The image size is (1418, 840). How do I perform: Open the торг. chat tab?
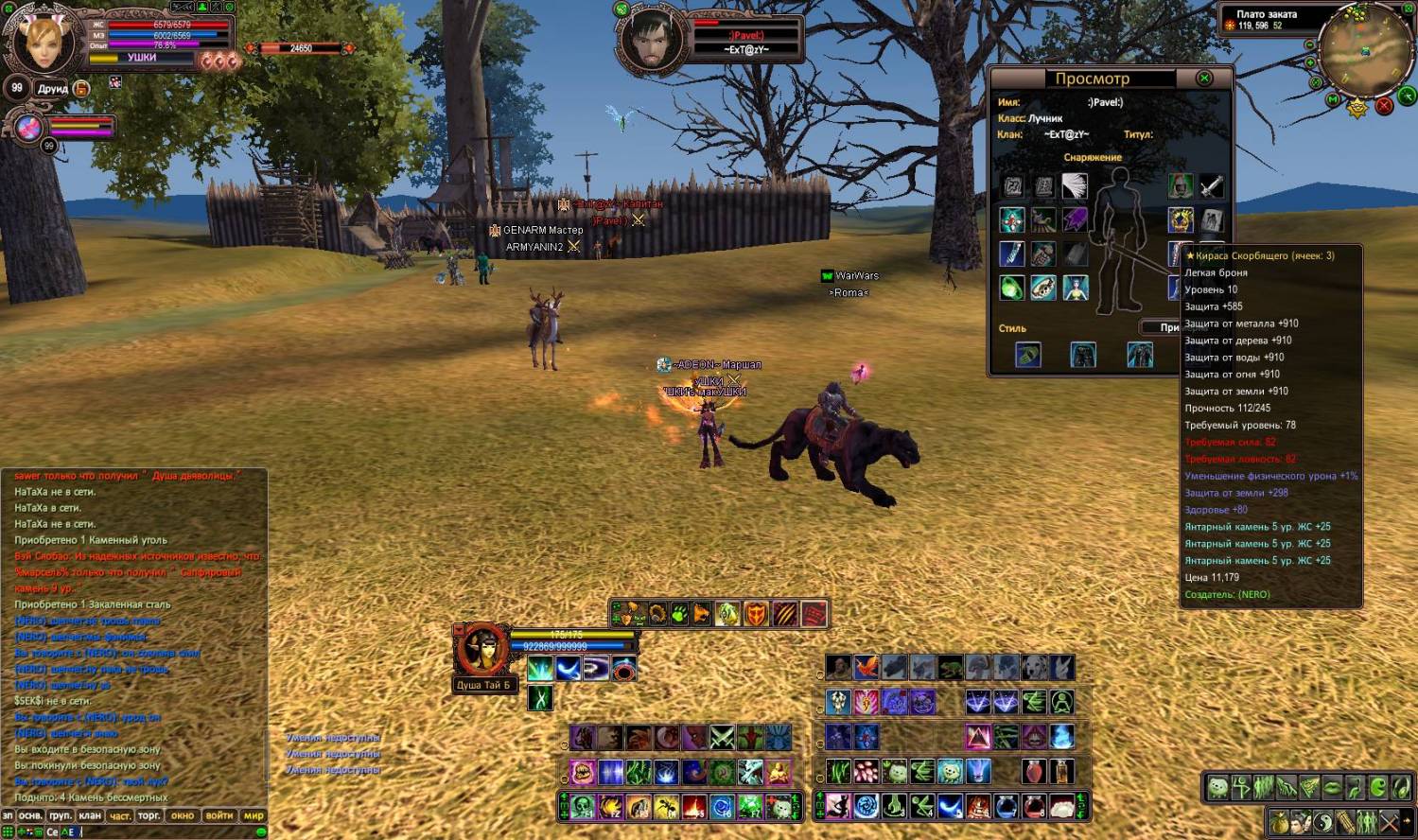click(149, 815)
